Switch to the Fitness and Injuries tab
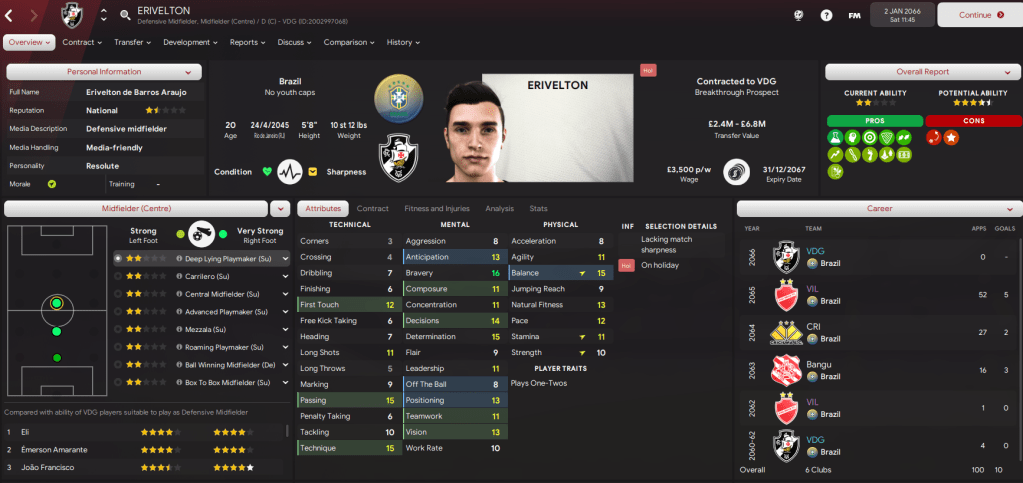 click(436, 209)
